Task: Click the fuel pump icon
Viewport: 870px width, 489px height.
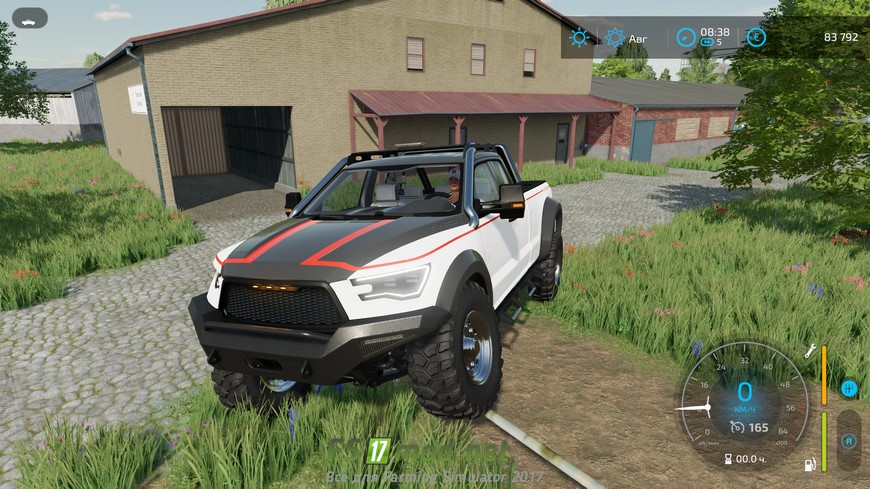Action: (x=811, y=464)
